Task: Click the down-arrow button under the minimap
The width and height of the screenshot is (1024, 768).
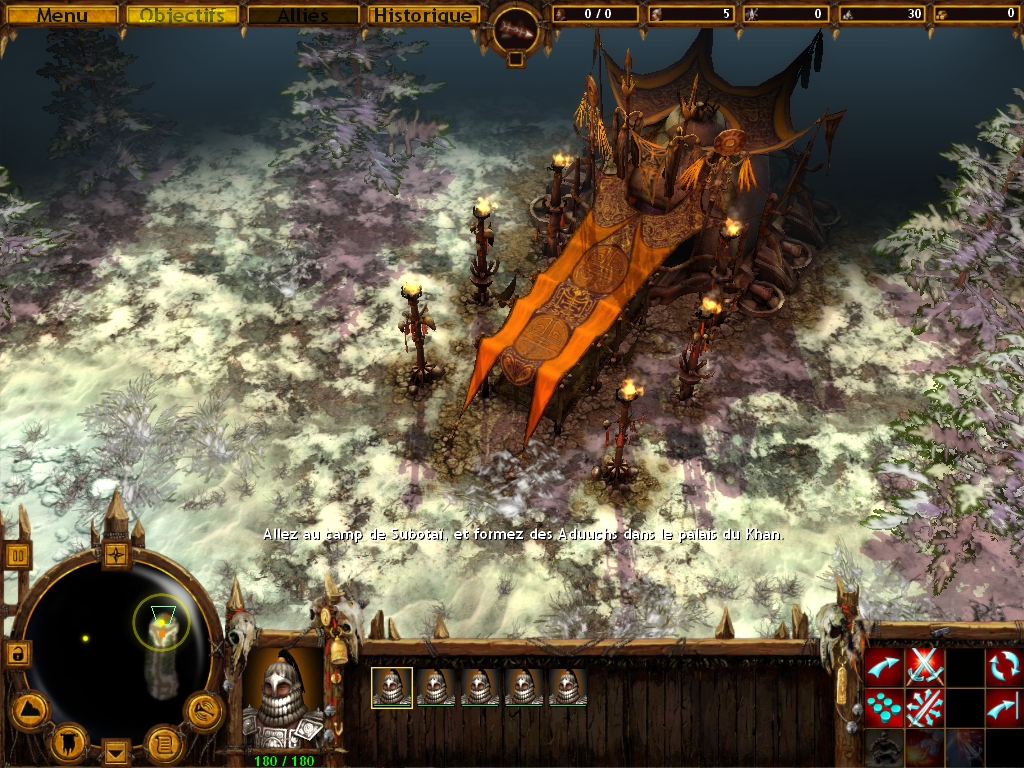Action: (x=117, y=750)
